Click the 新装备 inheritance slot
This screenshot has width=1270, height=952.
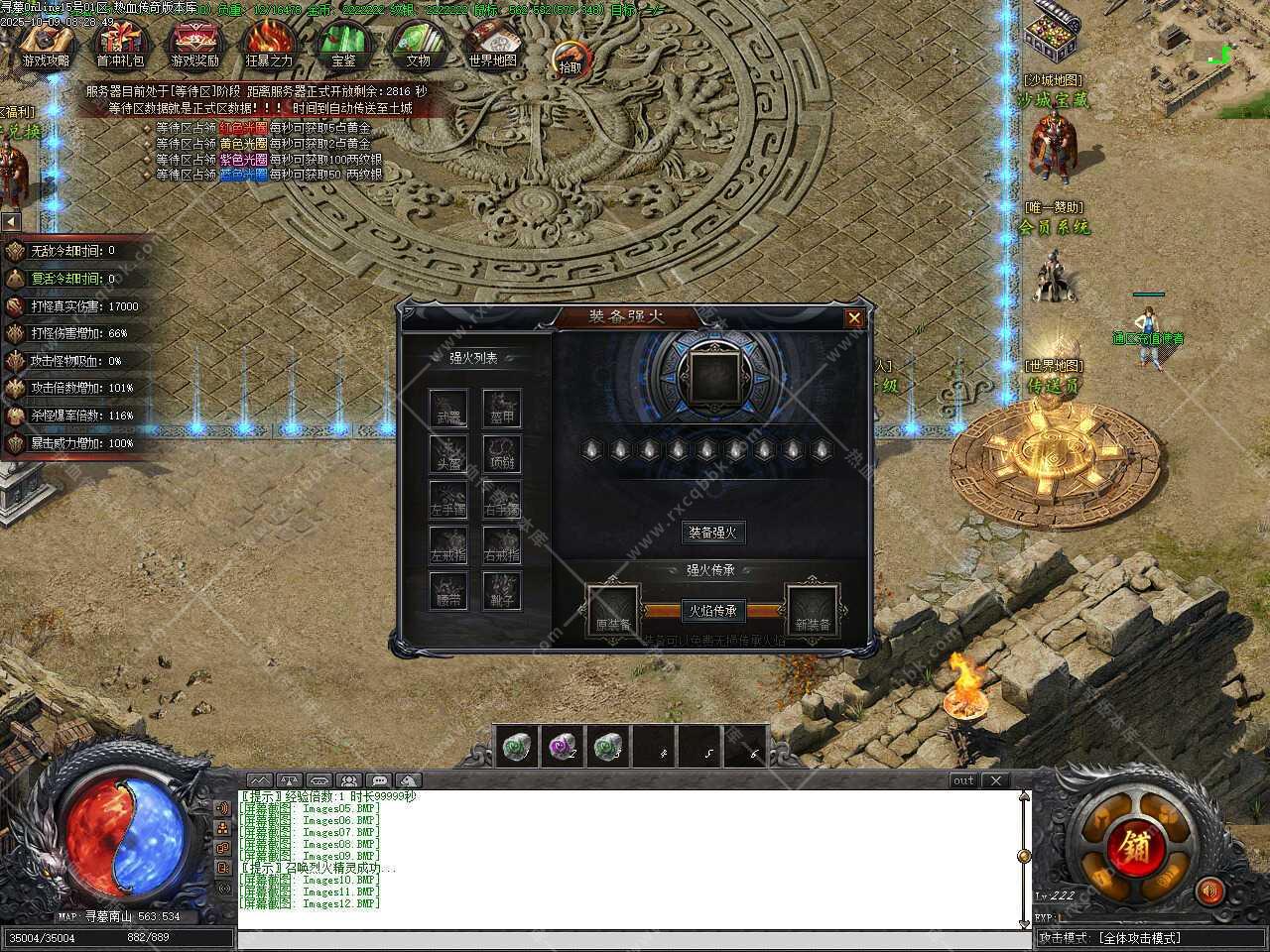click(x=813, y=609)
